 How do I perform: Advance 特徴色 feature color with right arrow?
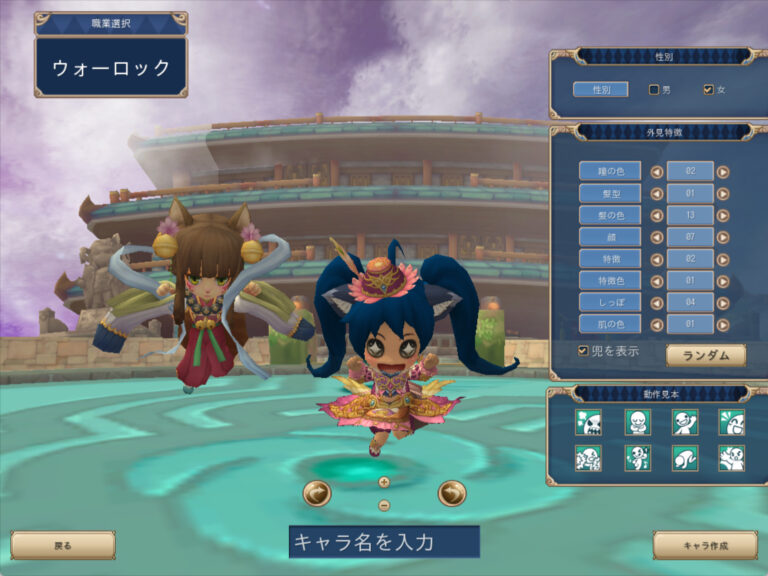(x=723, y=280)
